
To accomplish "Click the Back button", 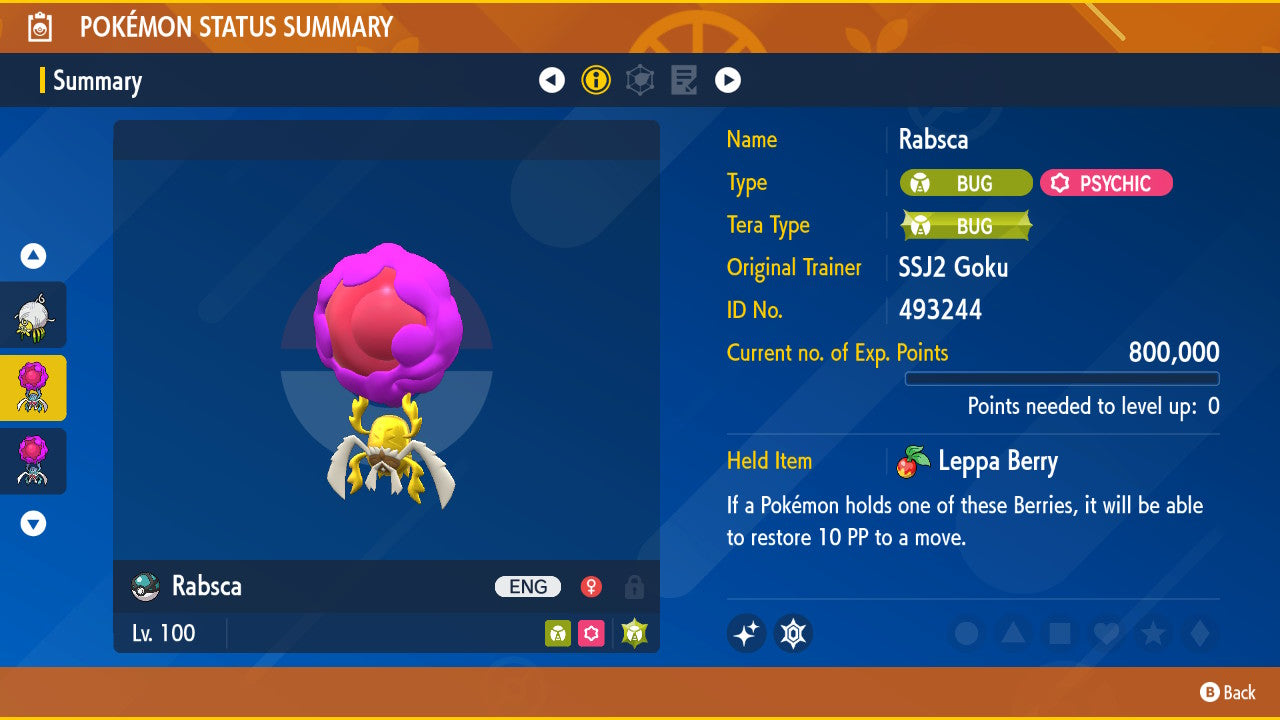I will [1228, 692].
